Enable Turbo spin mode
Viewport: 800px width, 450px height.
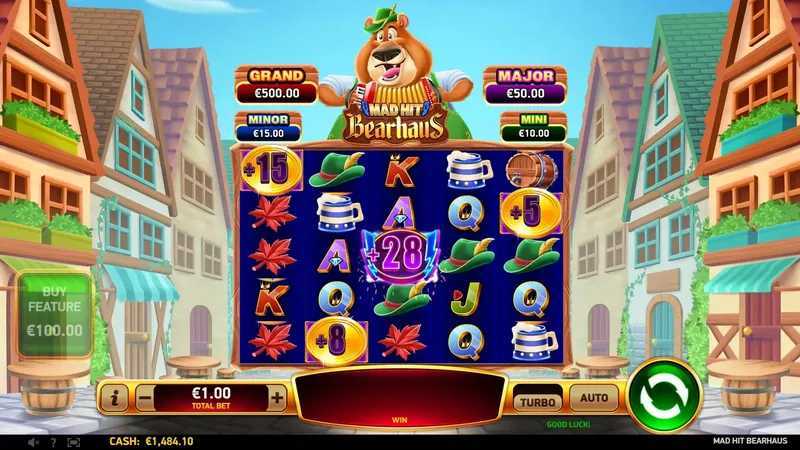click(537, 399)
